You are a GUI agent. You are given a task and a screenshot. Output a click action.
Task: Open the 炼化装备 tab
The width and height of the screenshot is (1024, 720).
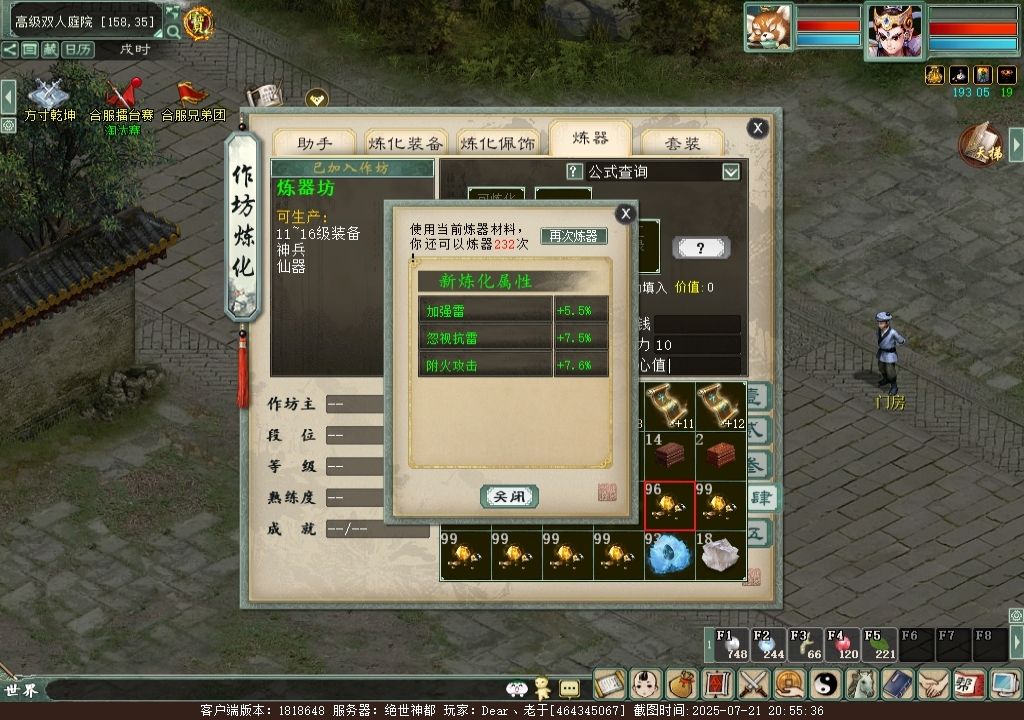click(x=405, y=143)
